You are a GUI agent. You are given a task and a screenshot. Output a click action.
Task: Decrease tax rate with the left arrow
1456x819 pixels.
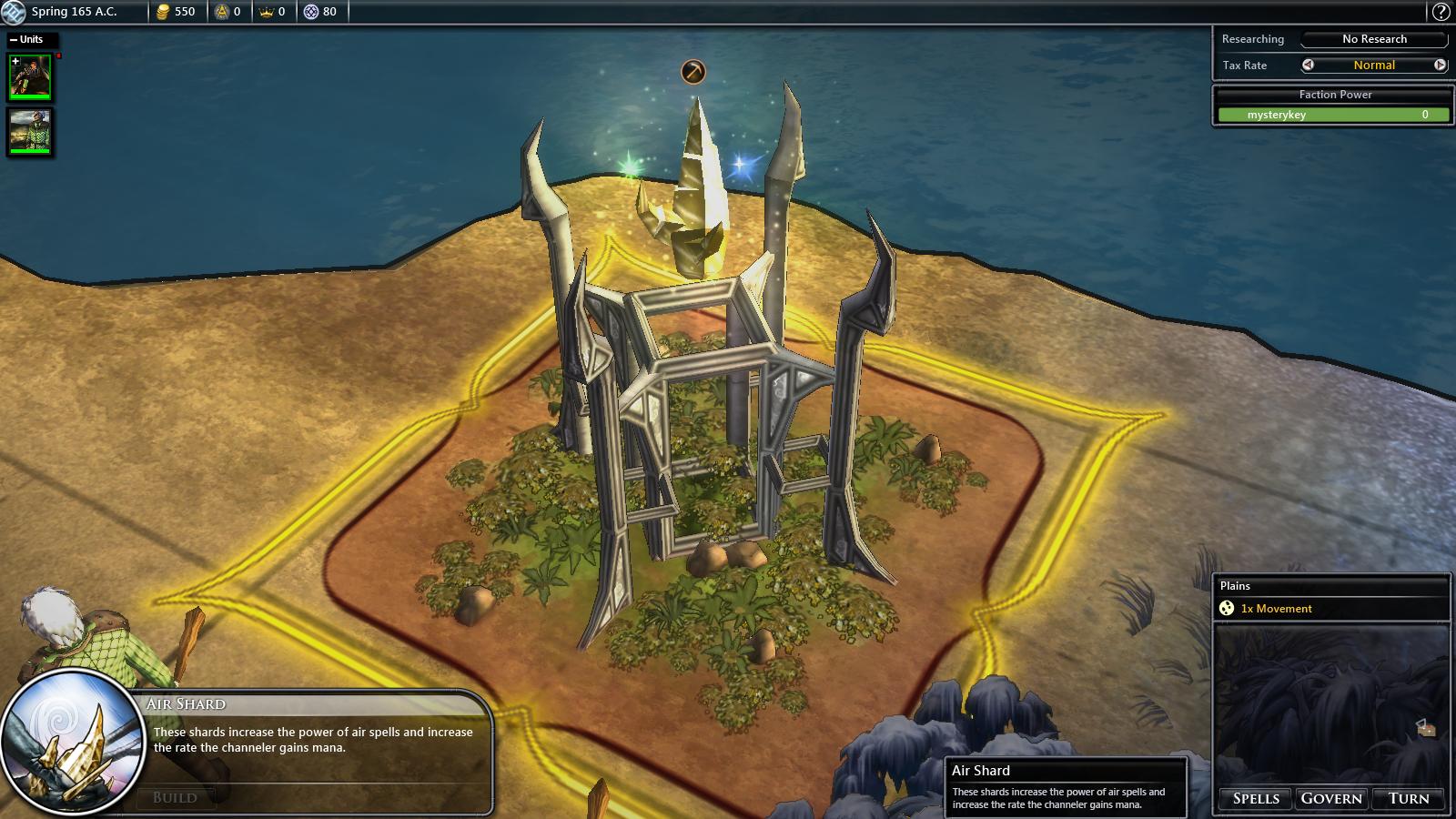(1308, 65)
